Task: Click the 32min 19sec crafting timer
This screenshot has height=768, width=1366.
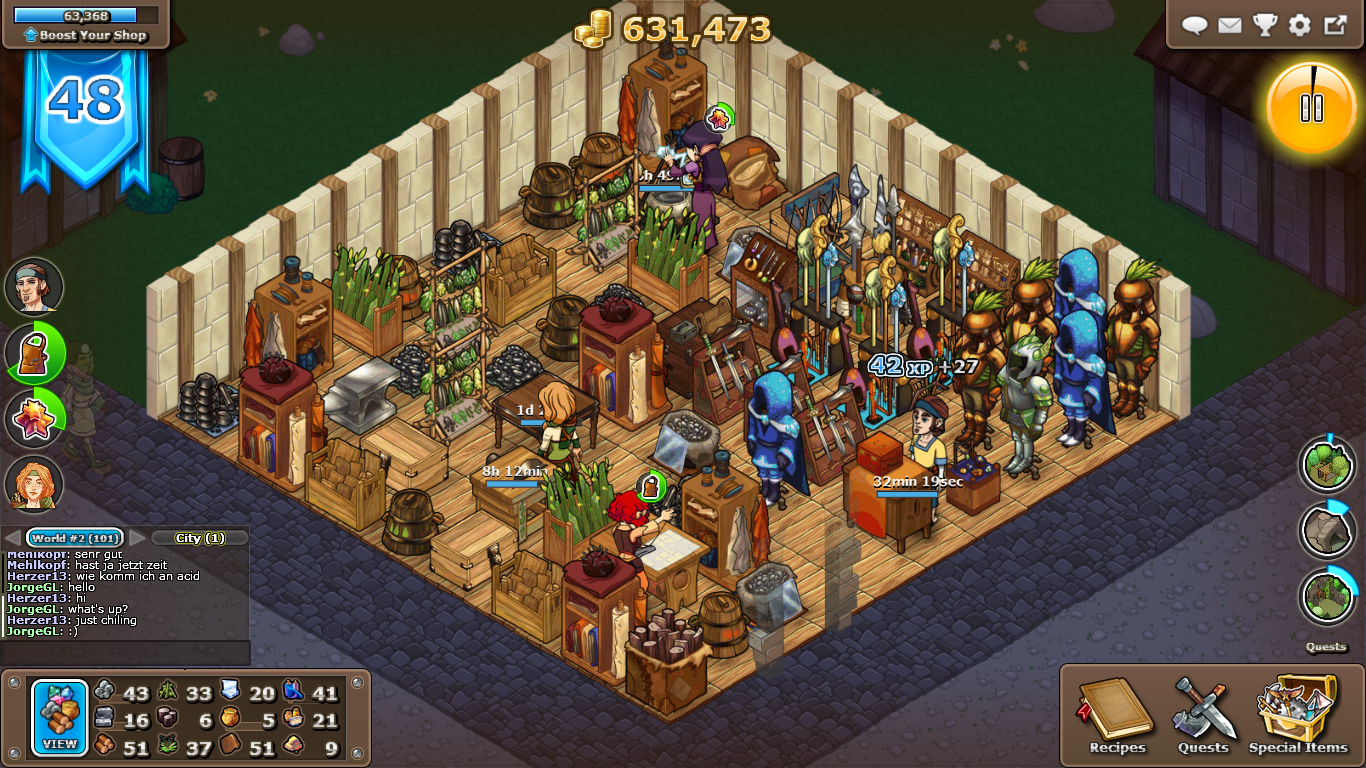Action: (x=918, y=479)
